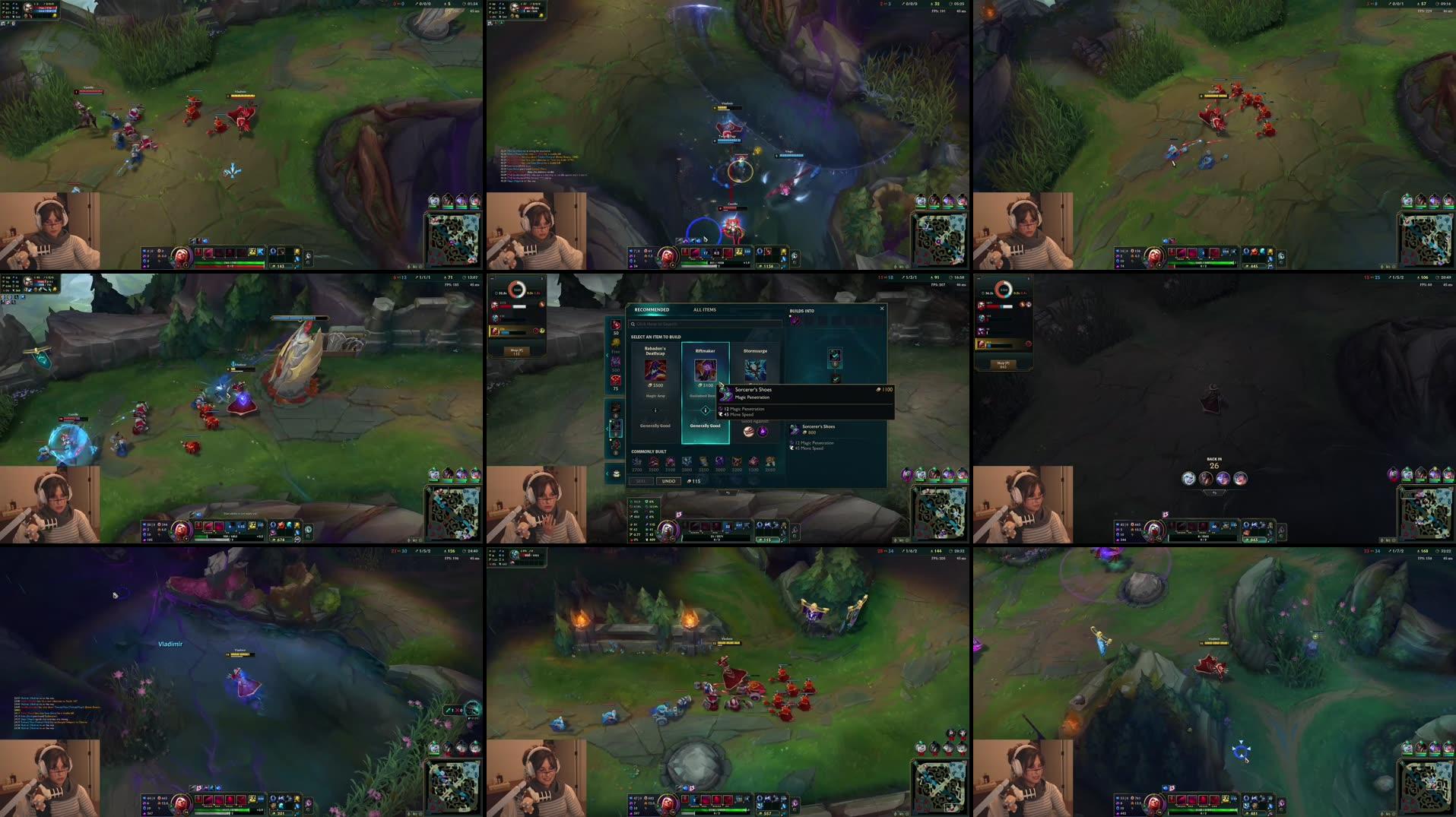Click Vladimir's health bar in the HUD
The width and height of the screenshot is (1456, 817).
[x=715, y=537]
